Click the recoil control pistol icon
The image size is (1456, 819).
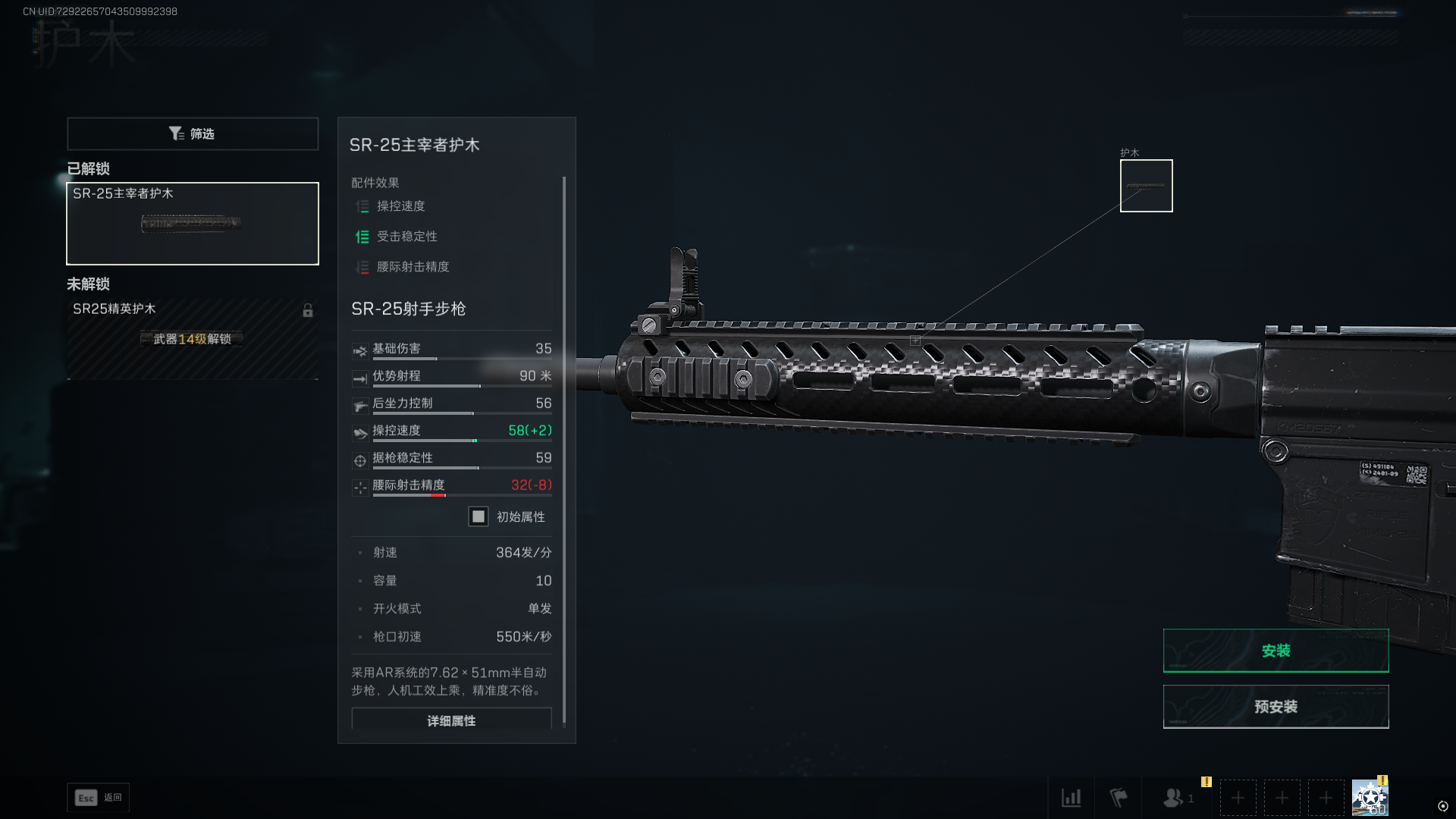pos(359,405)
